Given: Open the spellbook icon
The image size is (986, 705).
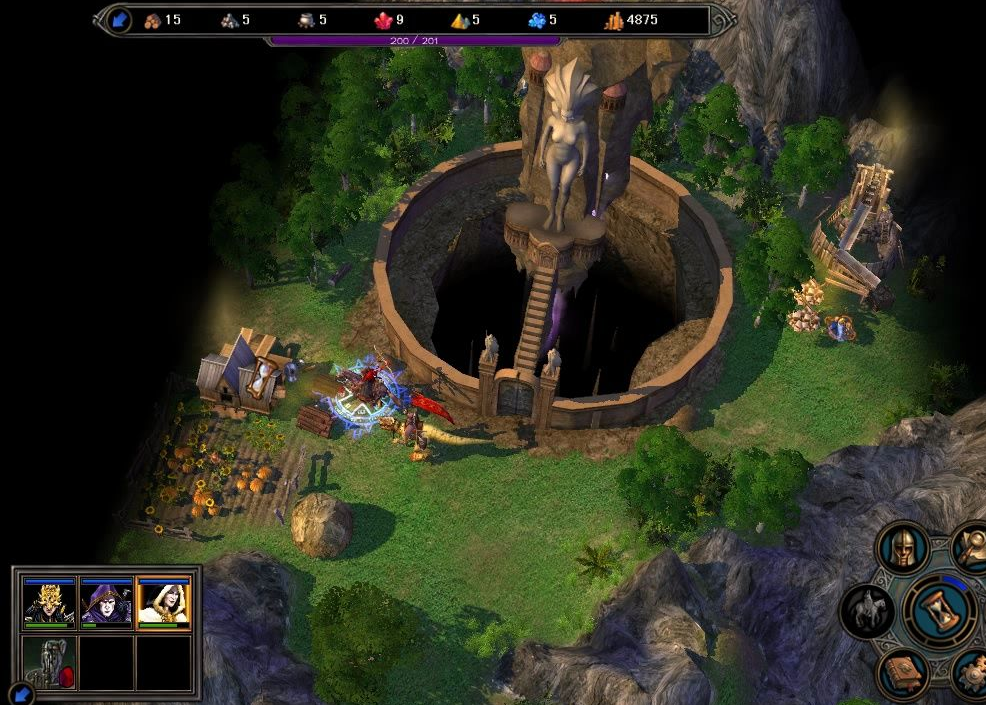Looking at the screenshot, I should (x=903, y=673).
